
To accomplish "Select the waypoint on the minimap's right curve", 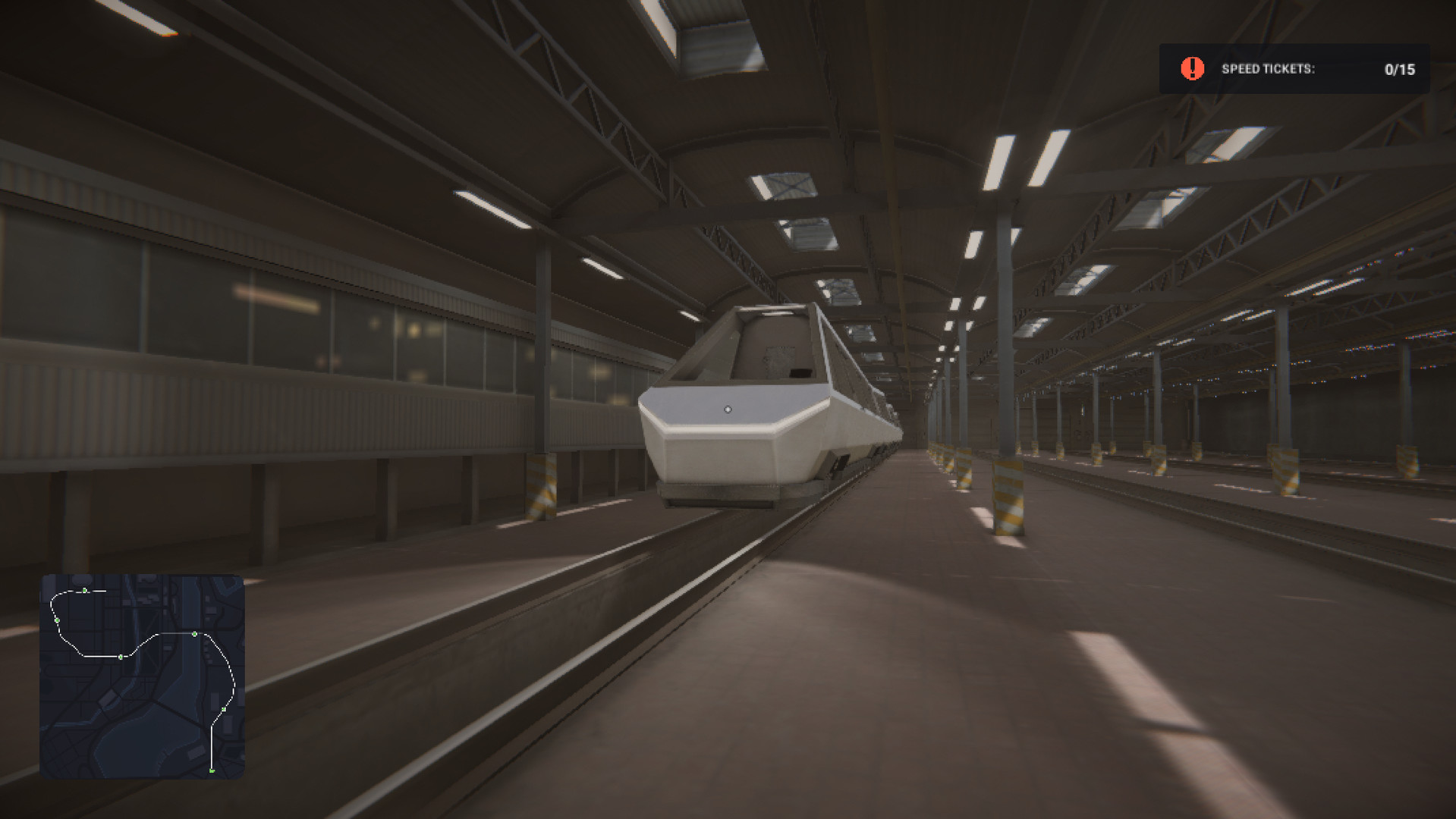I will click(x=194, y=634).
